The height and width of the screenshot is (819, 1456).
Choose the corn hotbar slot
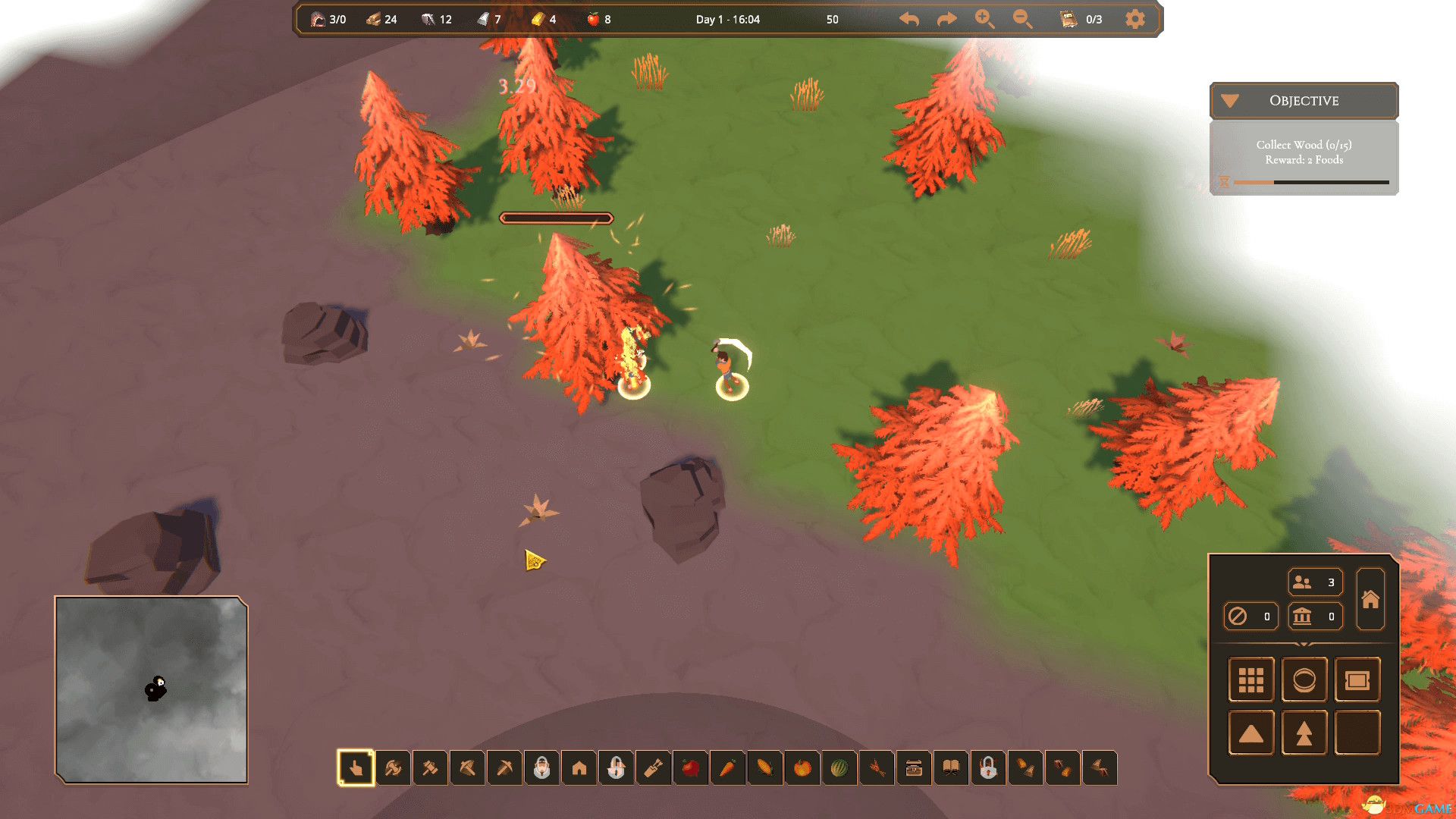(764, 768)
